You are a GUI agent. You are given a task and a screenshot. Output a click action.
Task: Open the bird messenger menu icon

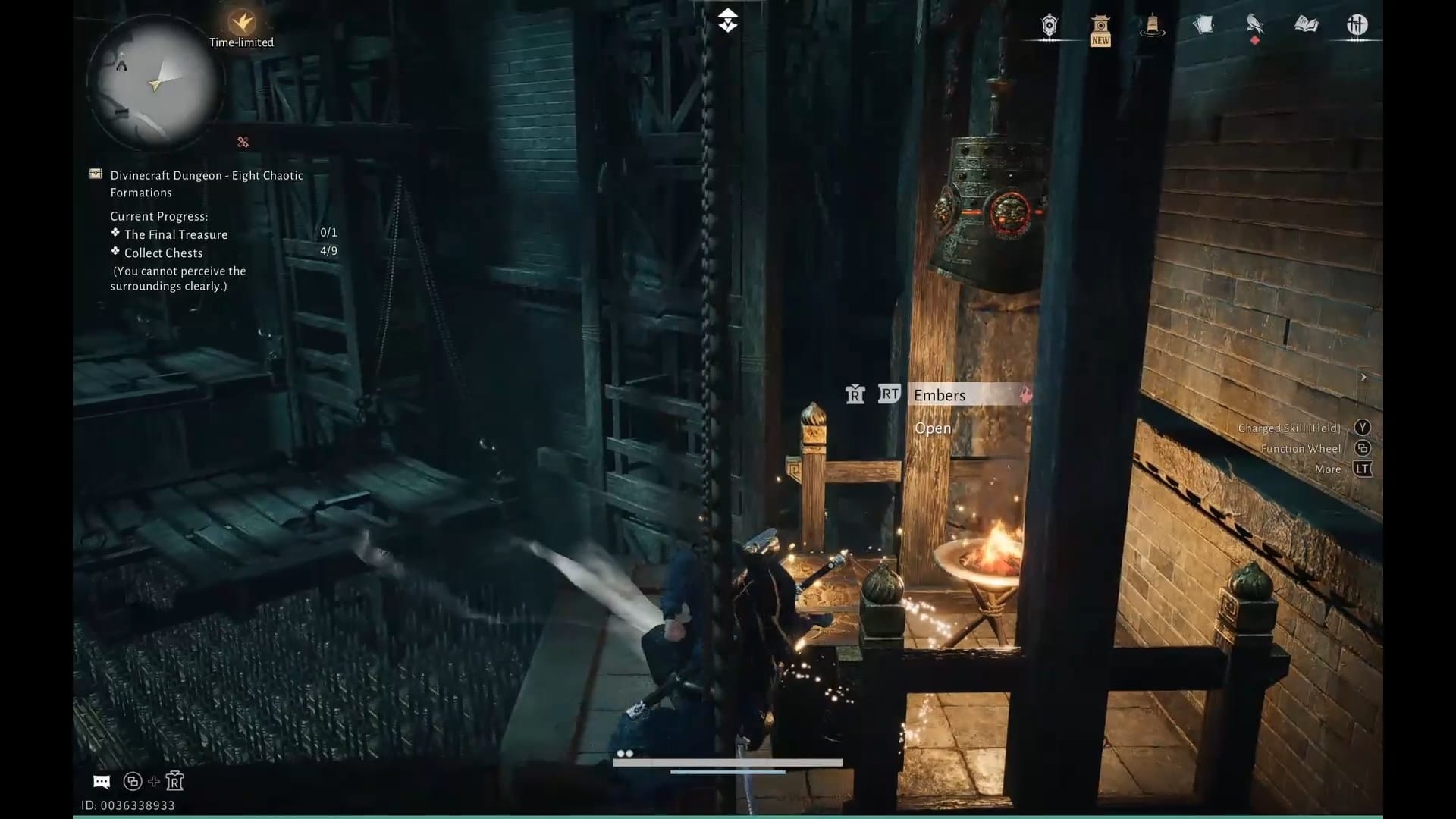[1255, 26]
